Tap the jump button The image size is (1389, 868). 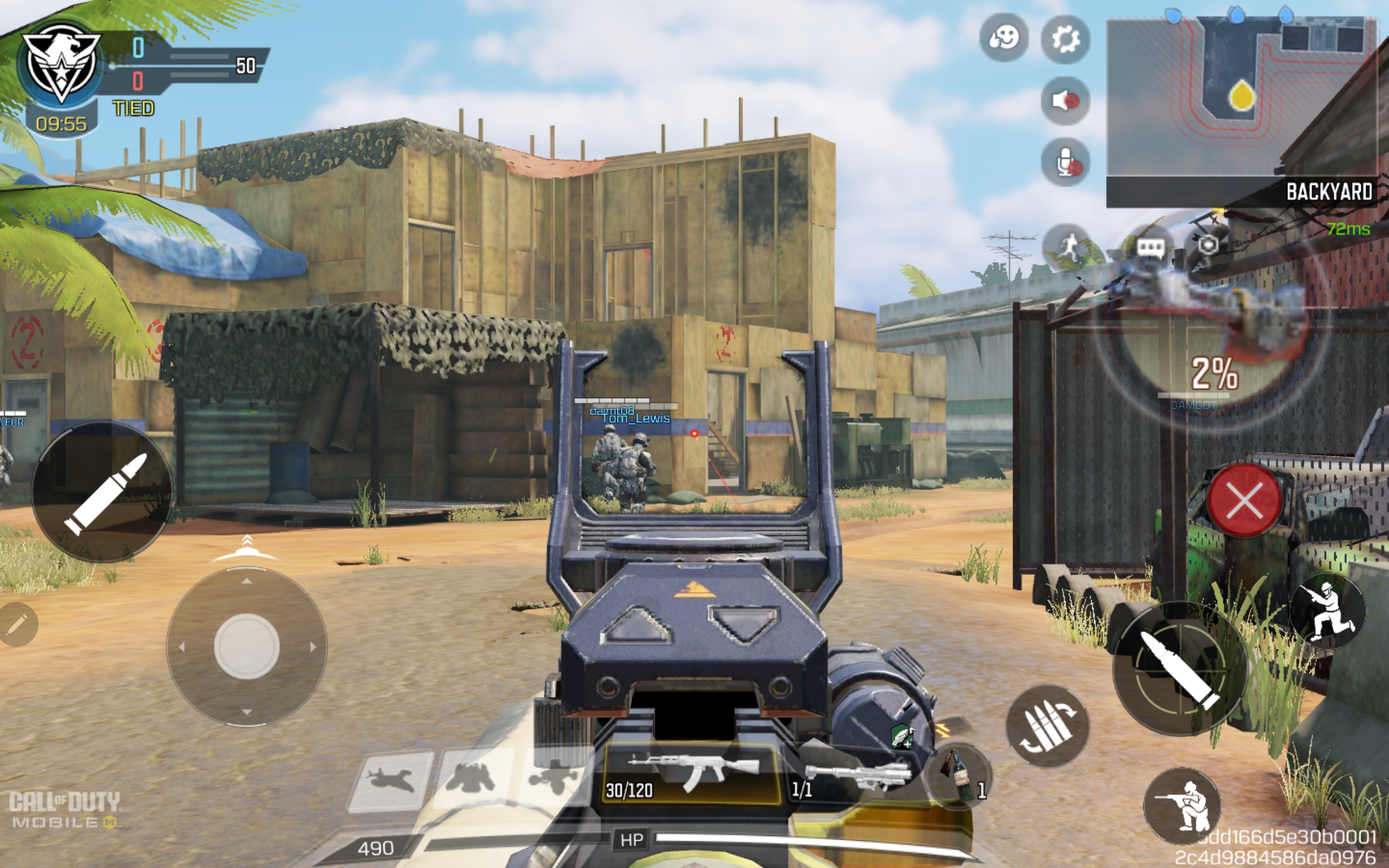point(1327,611)
